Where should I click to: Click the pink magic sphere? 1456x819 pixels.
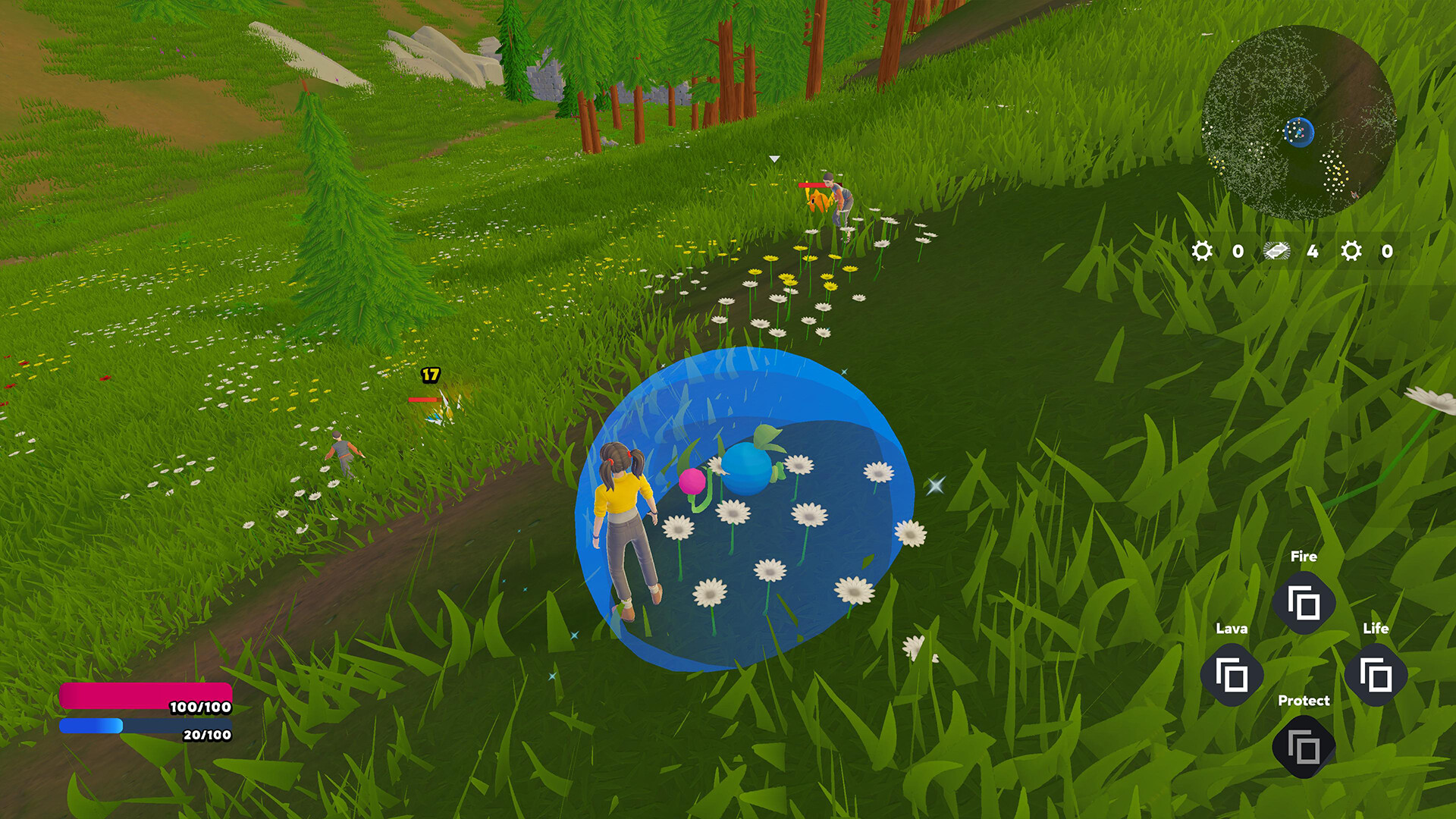click(694, 479)
